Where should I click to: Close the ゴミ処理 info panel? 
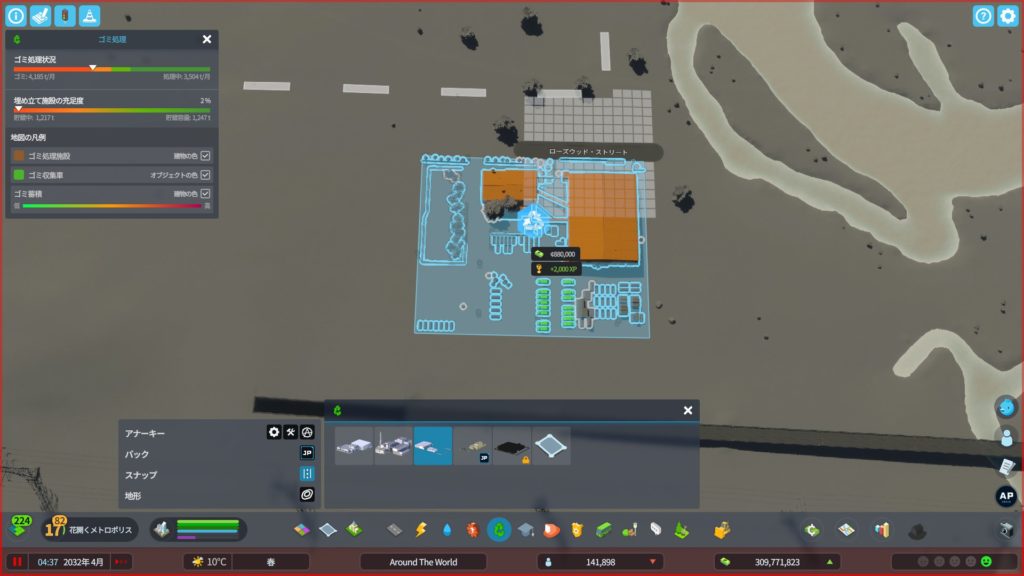coord(207,39)
